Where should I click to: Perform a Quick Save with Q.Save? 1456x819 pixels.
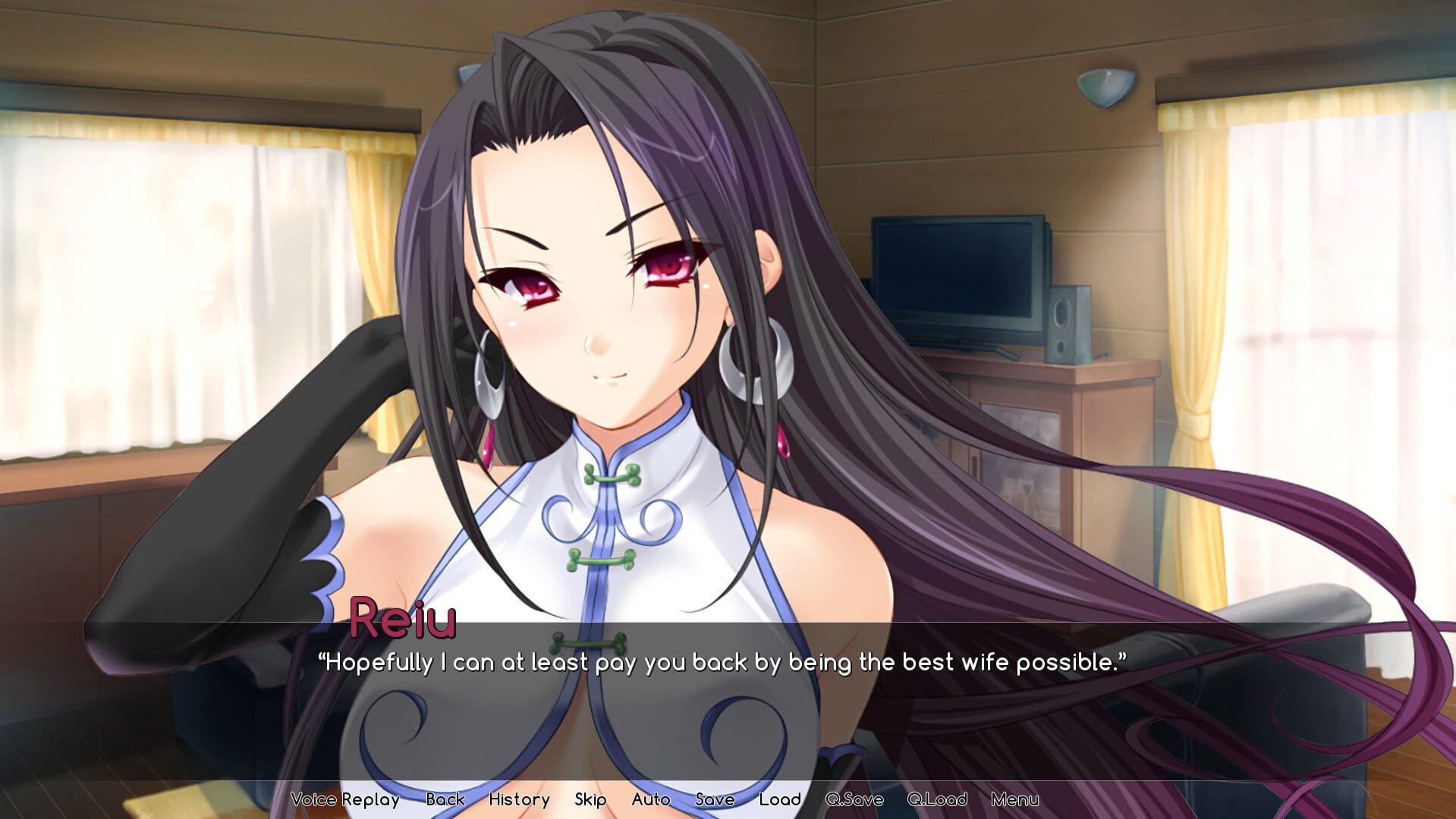854,799
